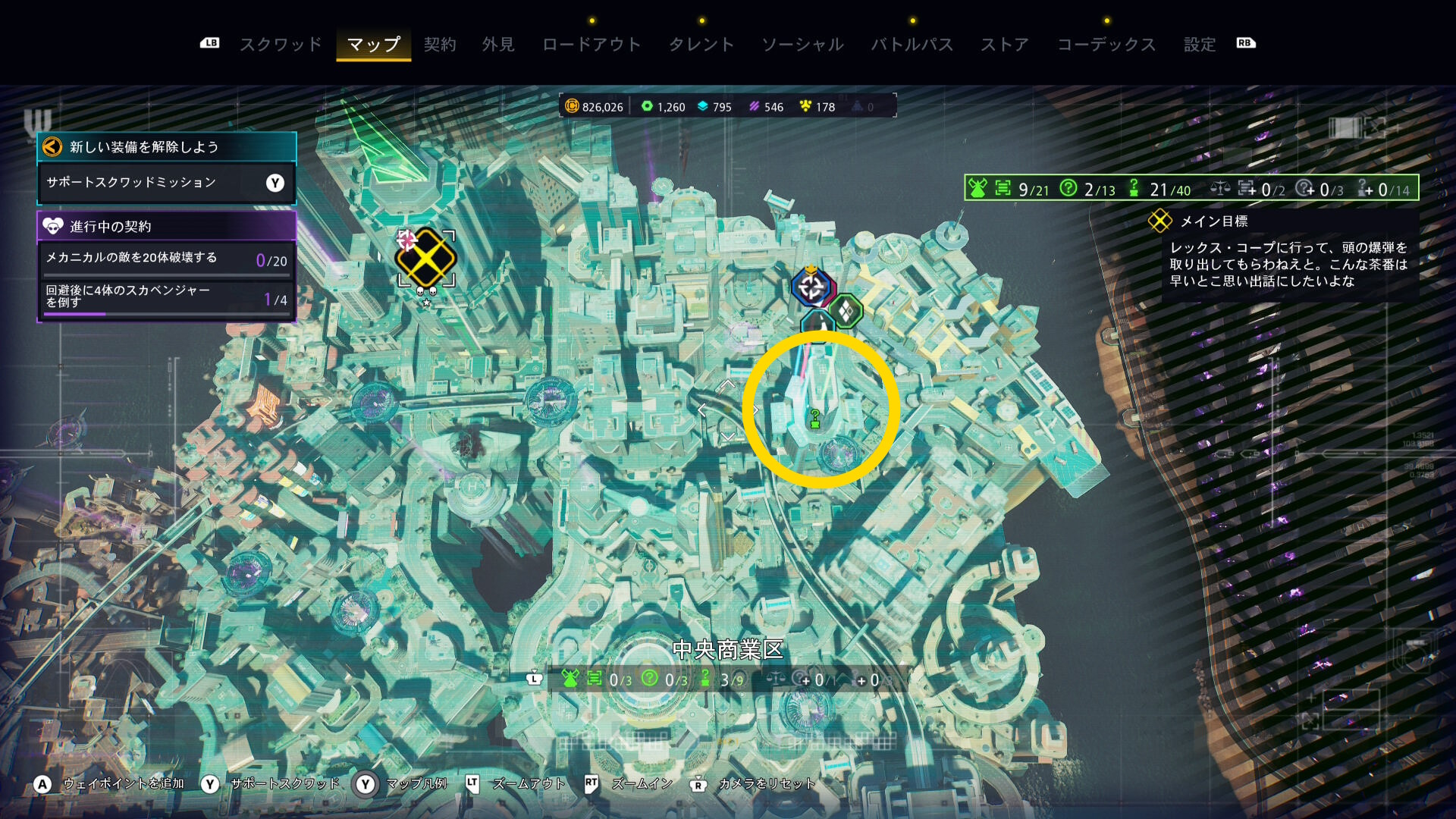Open the 新しい装備を解除しよう notification
This screenshot has width=1456, height=819.
coord(166,146)
